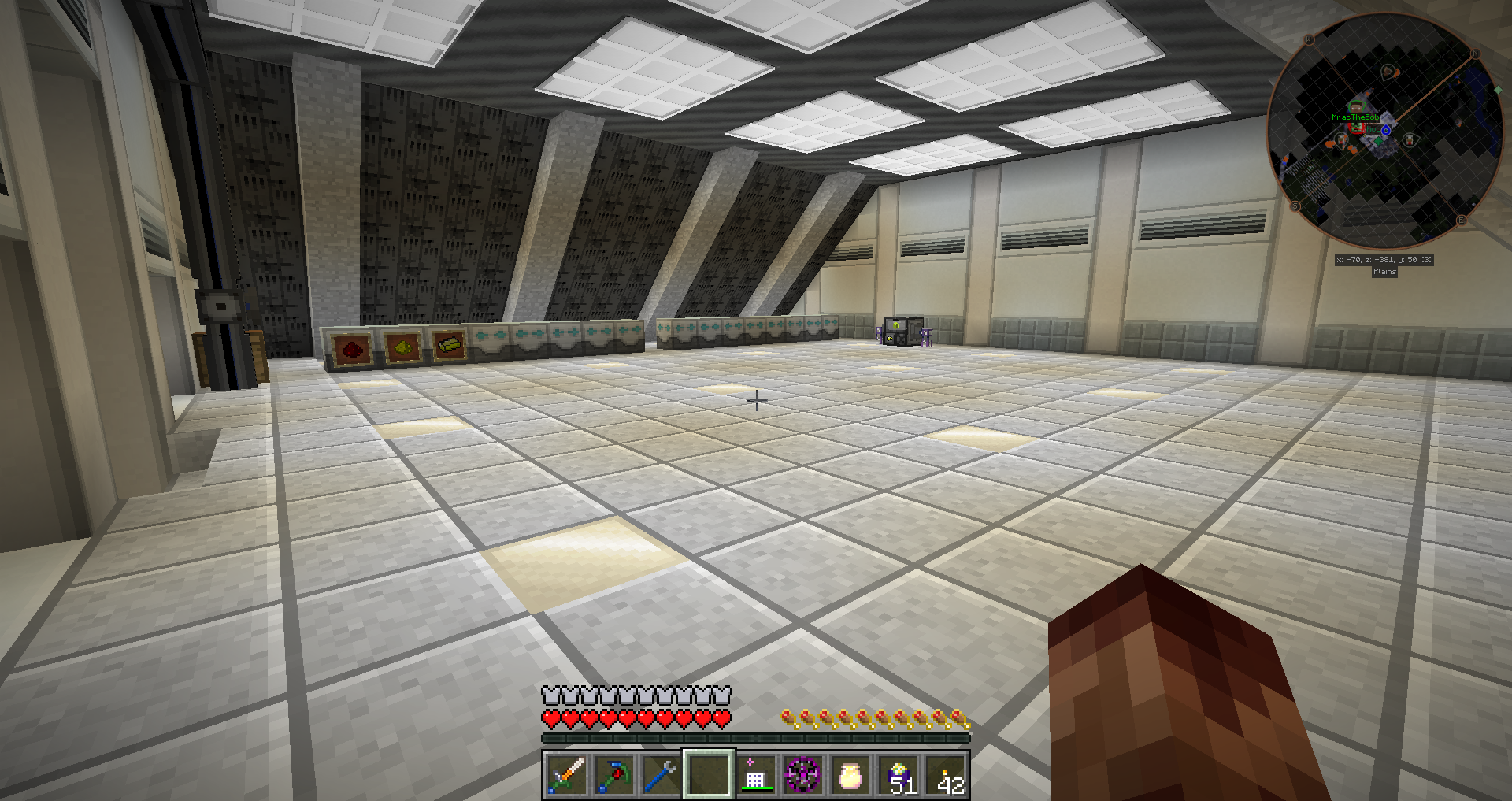Select the sword in the hotbar

(x=566, y=775)
